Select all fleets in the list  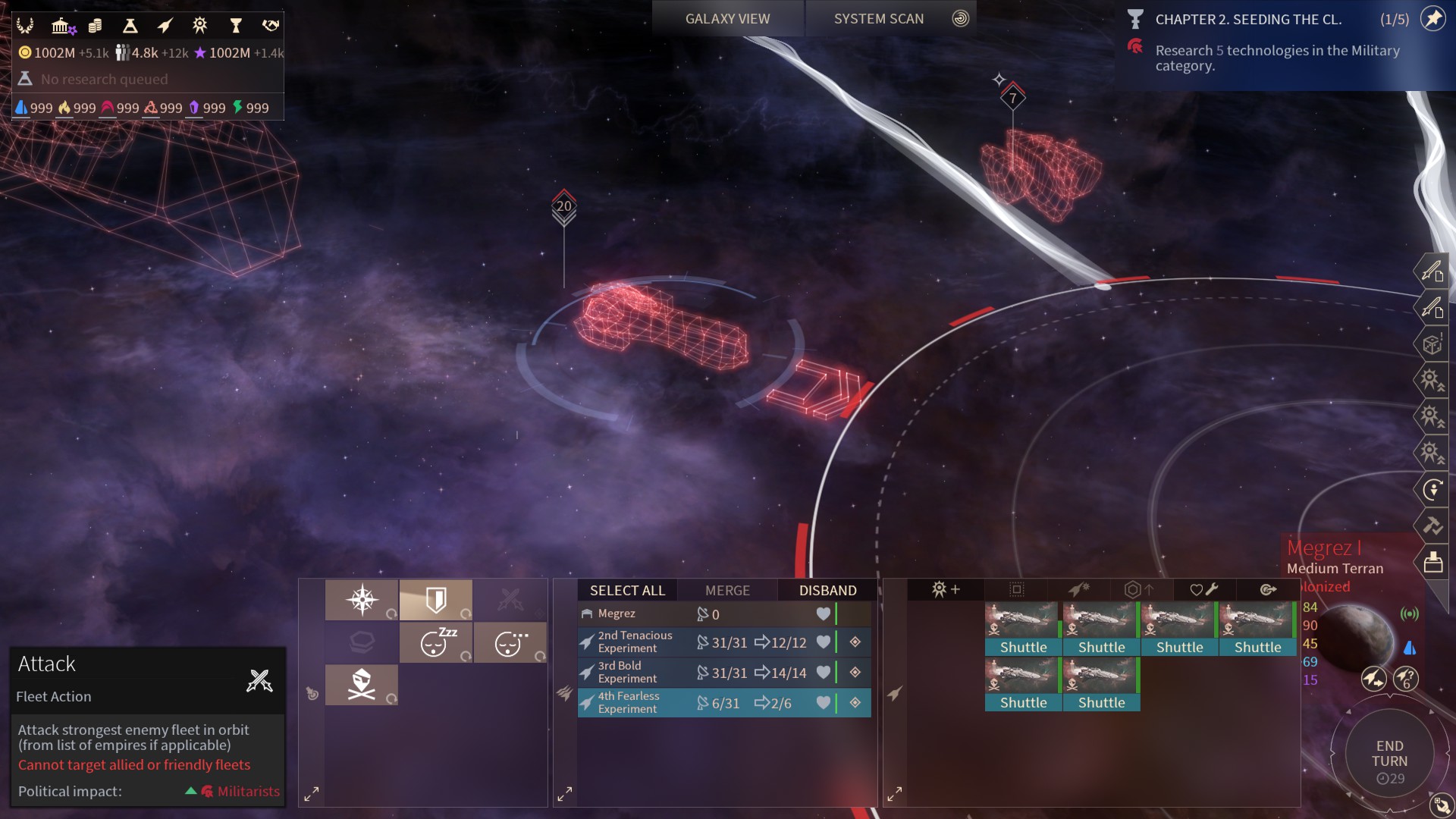tap(627, 590)
